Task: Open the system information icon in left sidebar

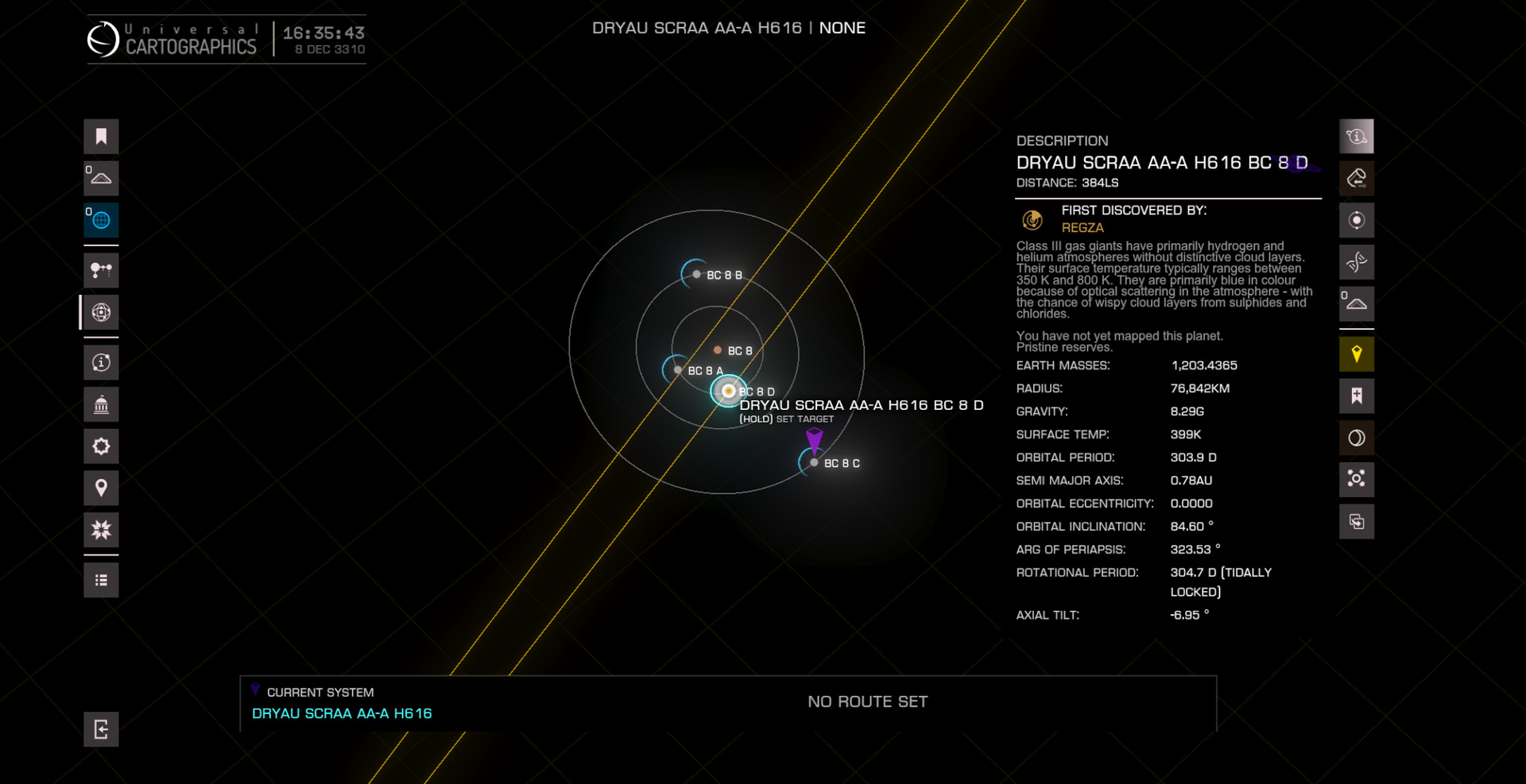Action: tap(101, 363)
